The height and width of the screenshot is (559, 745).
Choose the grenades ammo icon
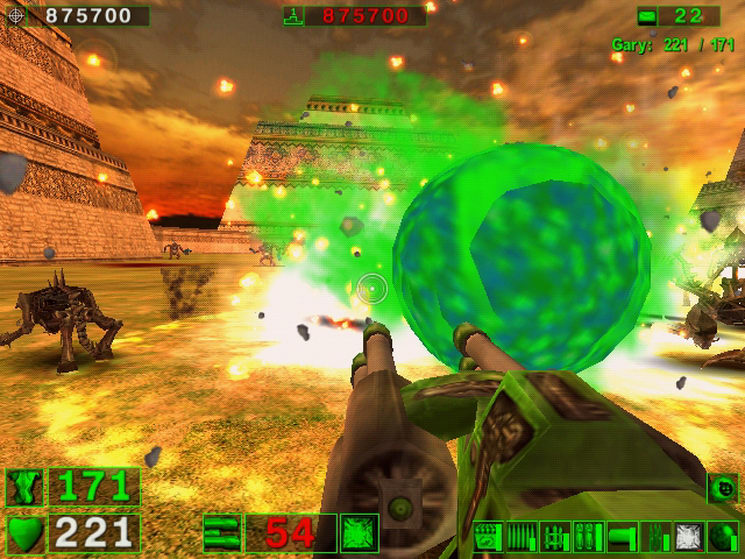[588, 537]
